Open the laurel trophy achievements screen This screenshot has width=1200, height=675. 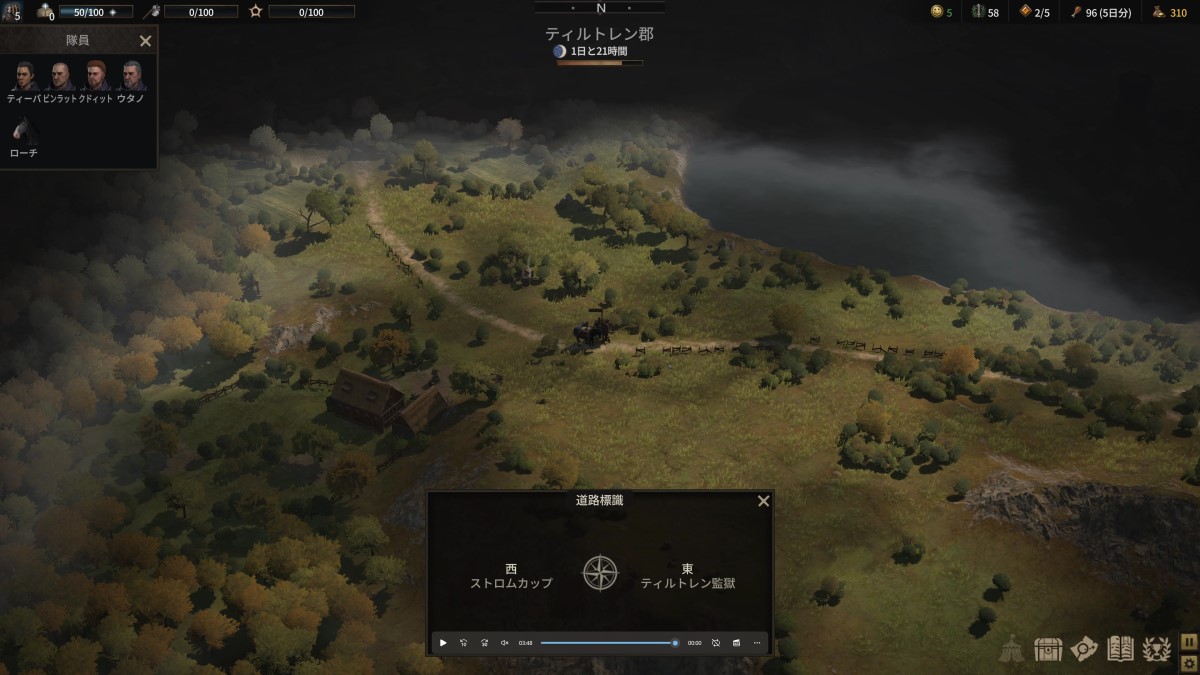[x=1156, y=649]
